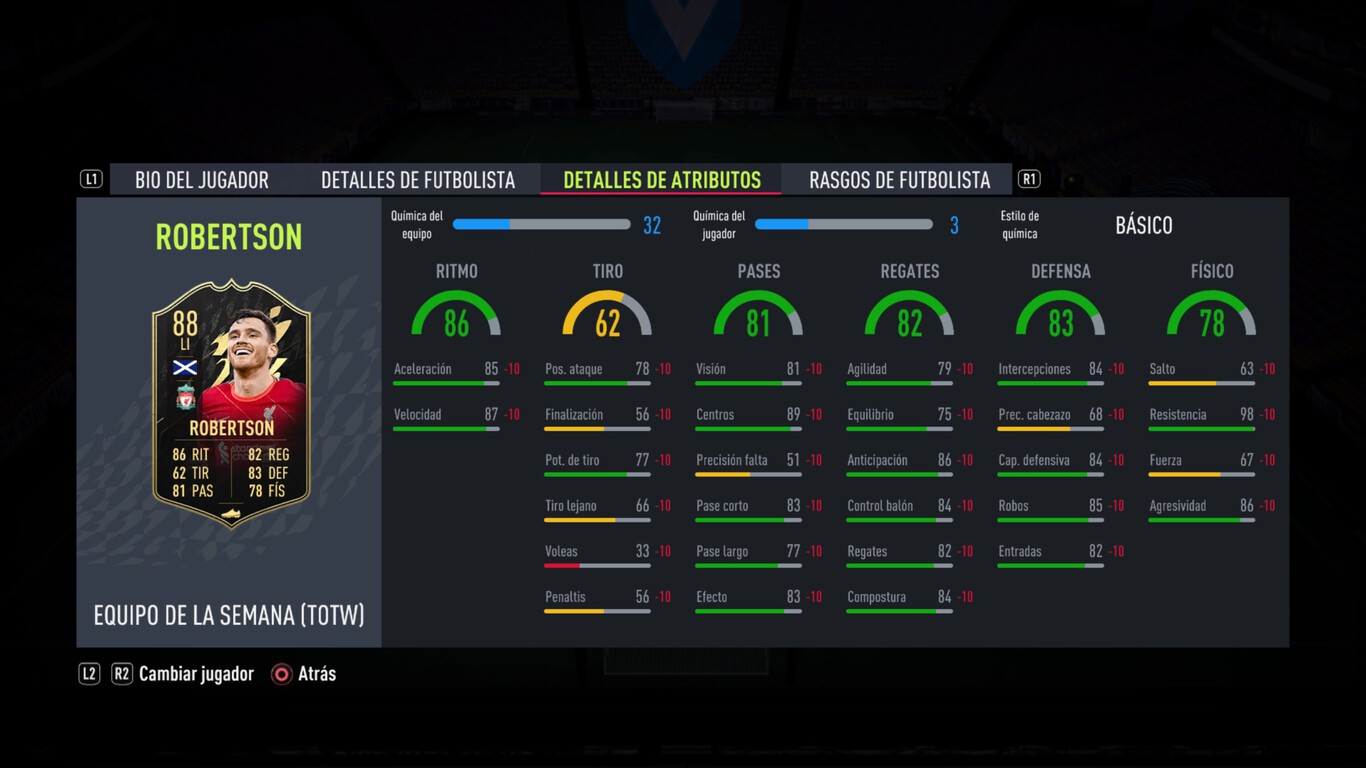Click the Química del jugador progress bar
This screenshot has height=768, width=1366.
[843, 225]
